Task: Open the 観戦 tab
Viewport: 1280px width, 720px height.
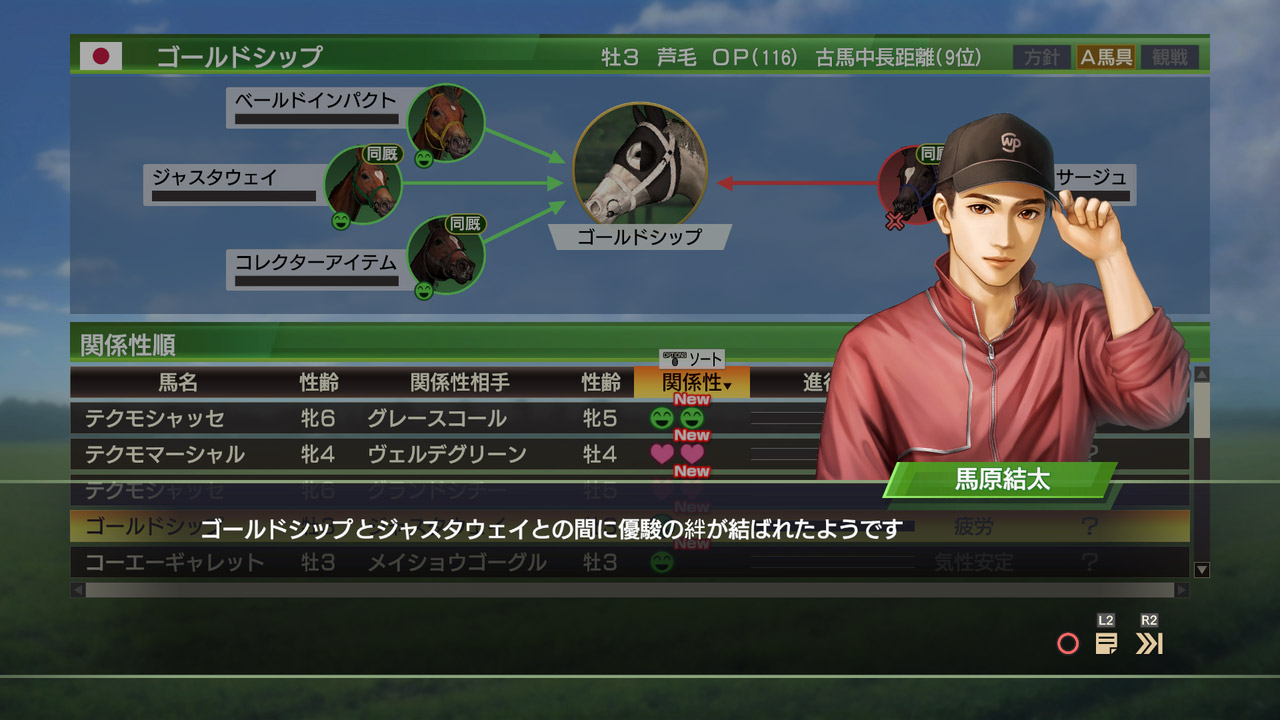Action: [x=1169, y=57]
